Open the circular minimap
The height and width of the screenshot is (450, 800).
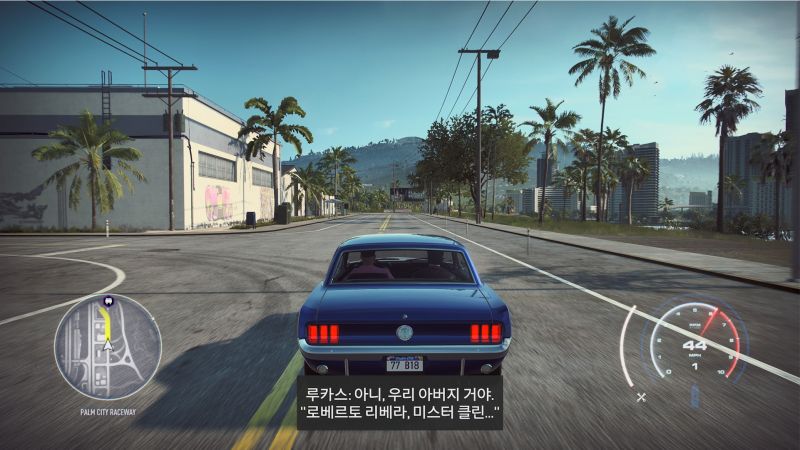tap(107, 347)
